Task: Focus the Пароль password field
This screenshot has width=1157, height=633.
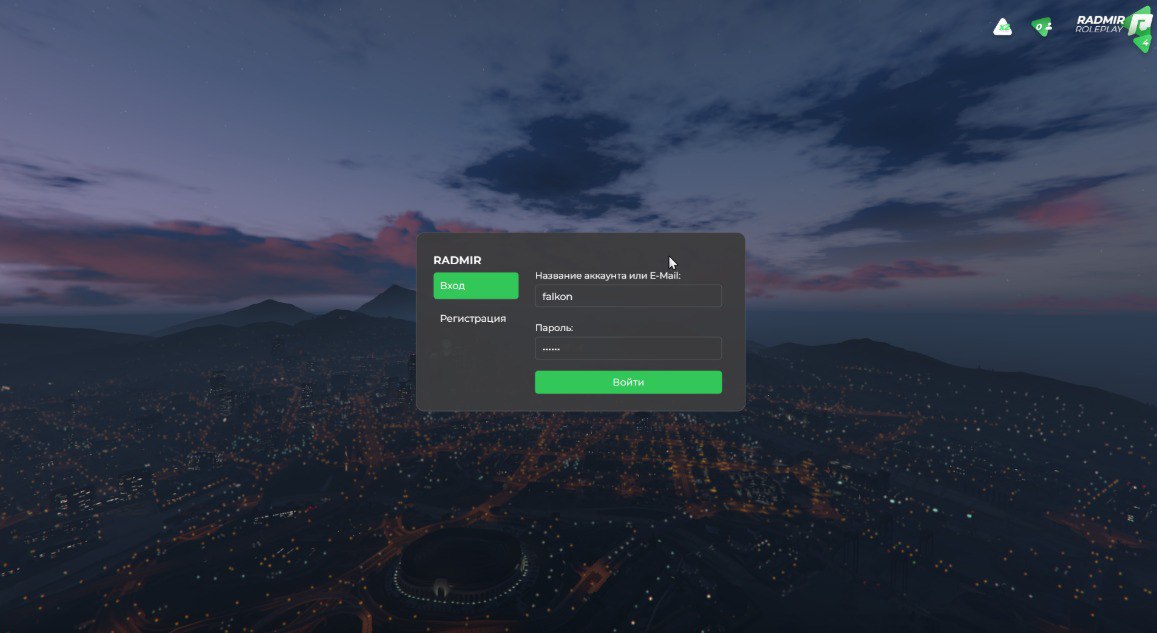Action: tap(628, 348)
